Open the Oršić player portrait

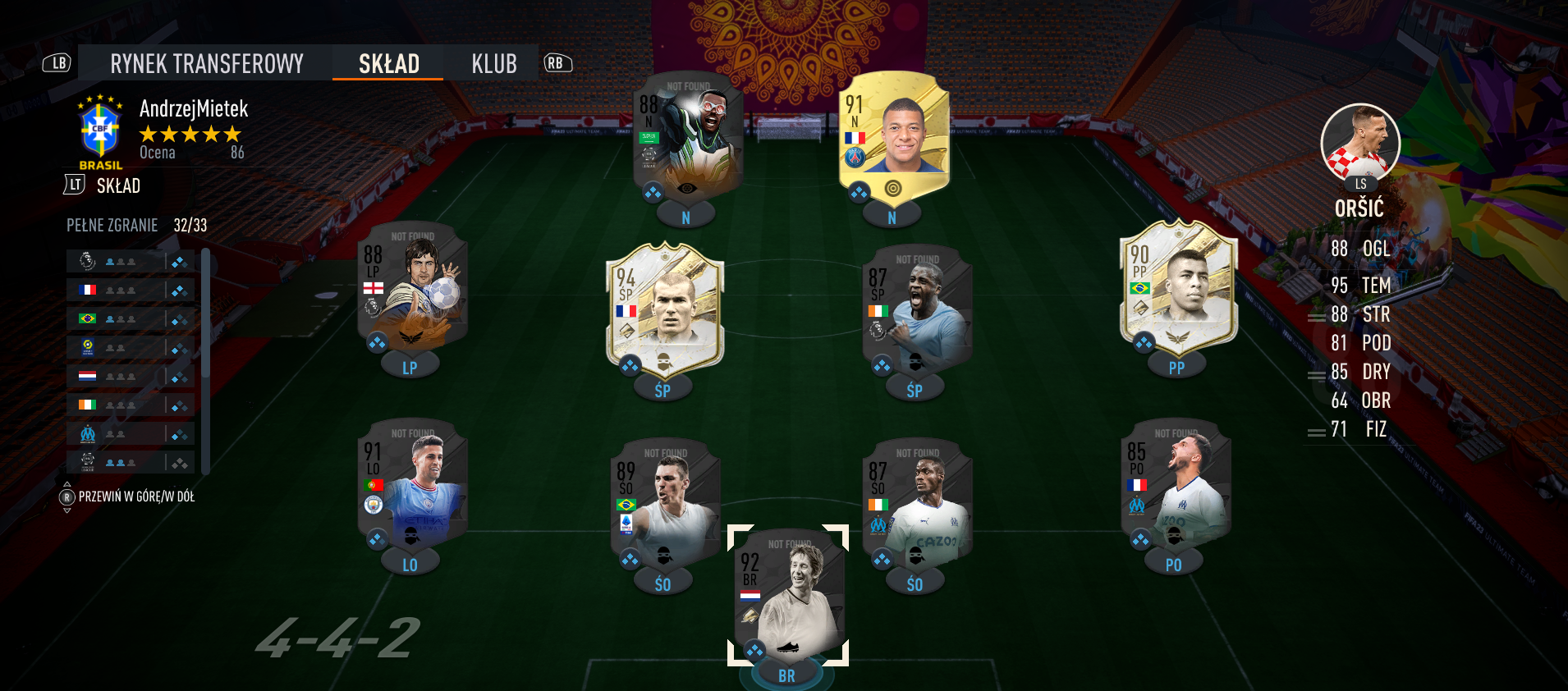click(1359, 142)
